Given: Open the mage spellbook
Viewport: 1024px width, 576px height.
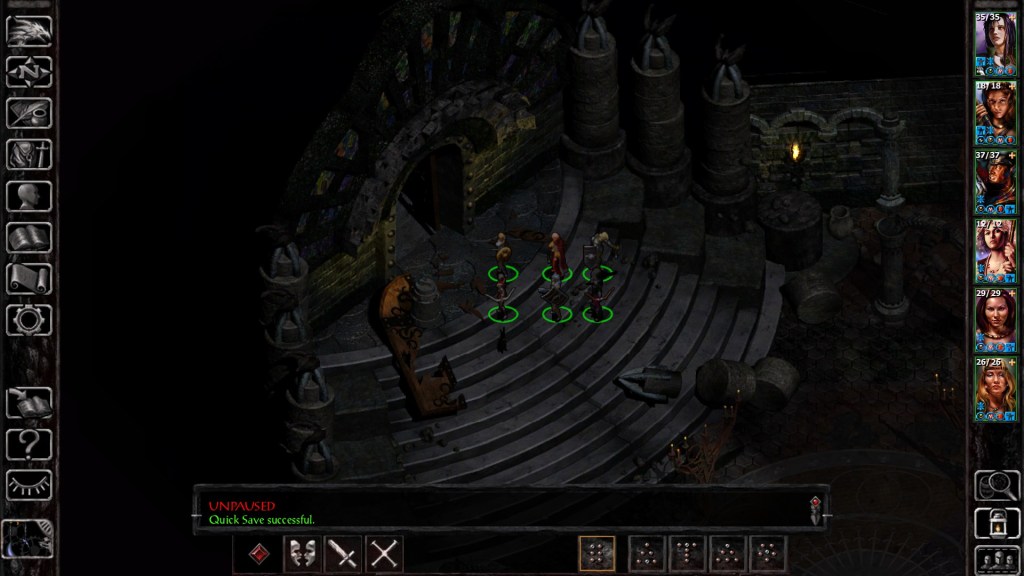Looking at the screenshot, I should tap(29, 238).
